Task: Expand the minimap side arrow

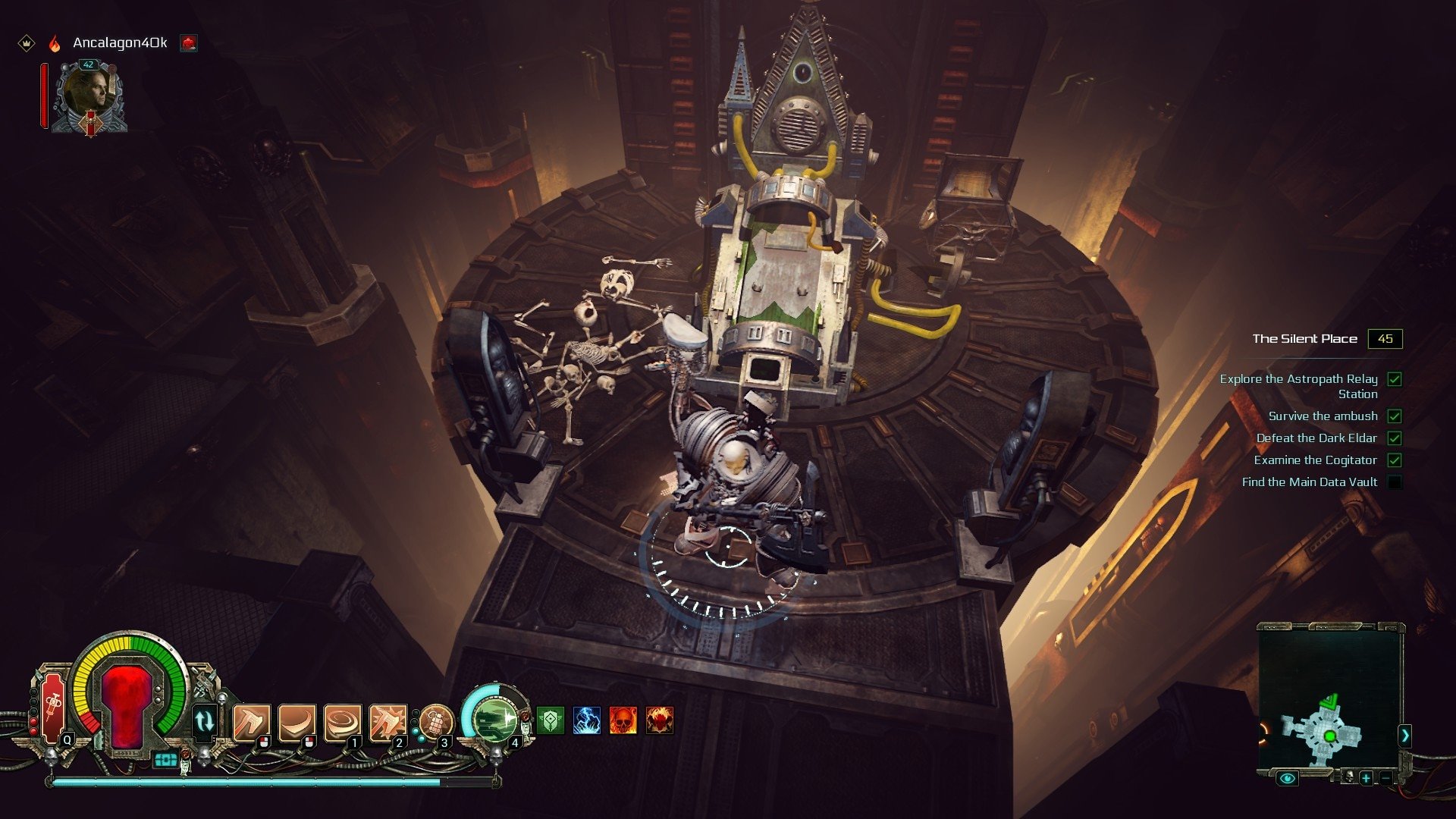Action: point(1404,735)
